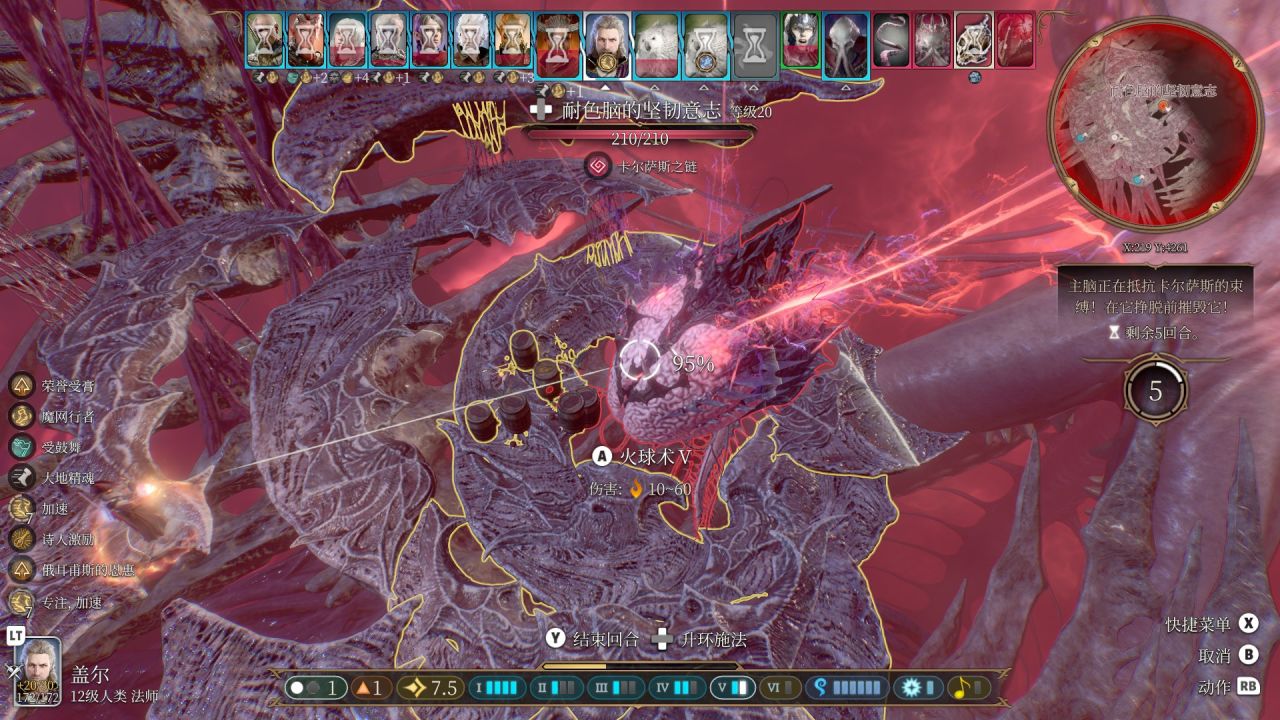
Task: Choose the level IV spell slot
Action: 674,688
